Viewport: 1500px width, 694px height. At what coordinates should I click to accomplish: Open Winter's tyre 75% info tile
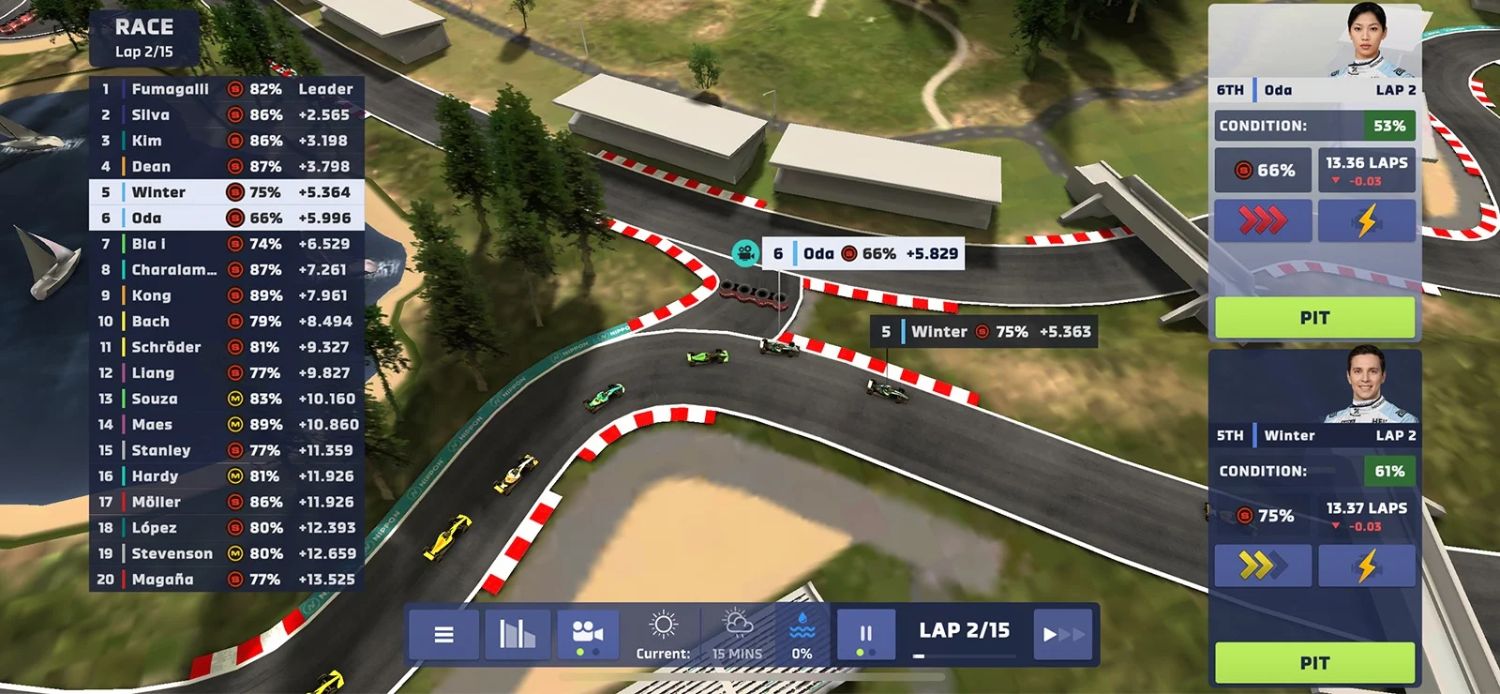click(1263, 516)
